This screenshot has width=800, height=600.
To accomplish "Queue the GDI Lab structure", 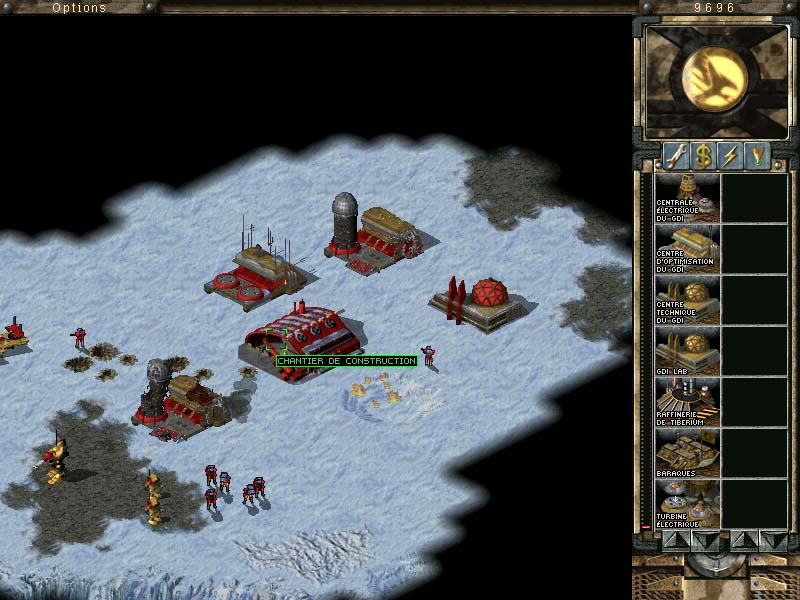I will click(x=686, y=350).
